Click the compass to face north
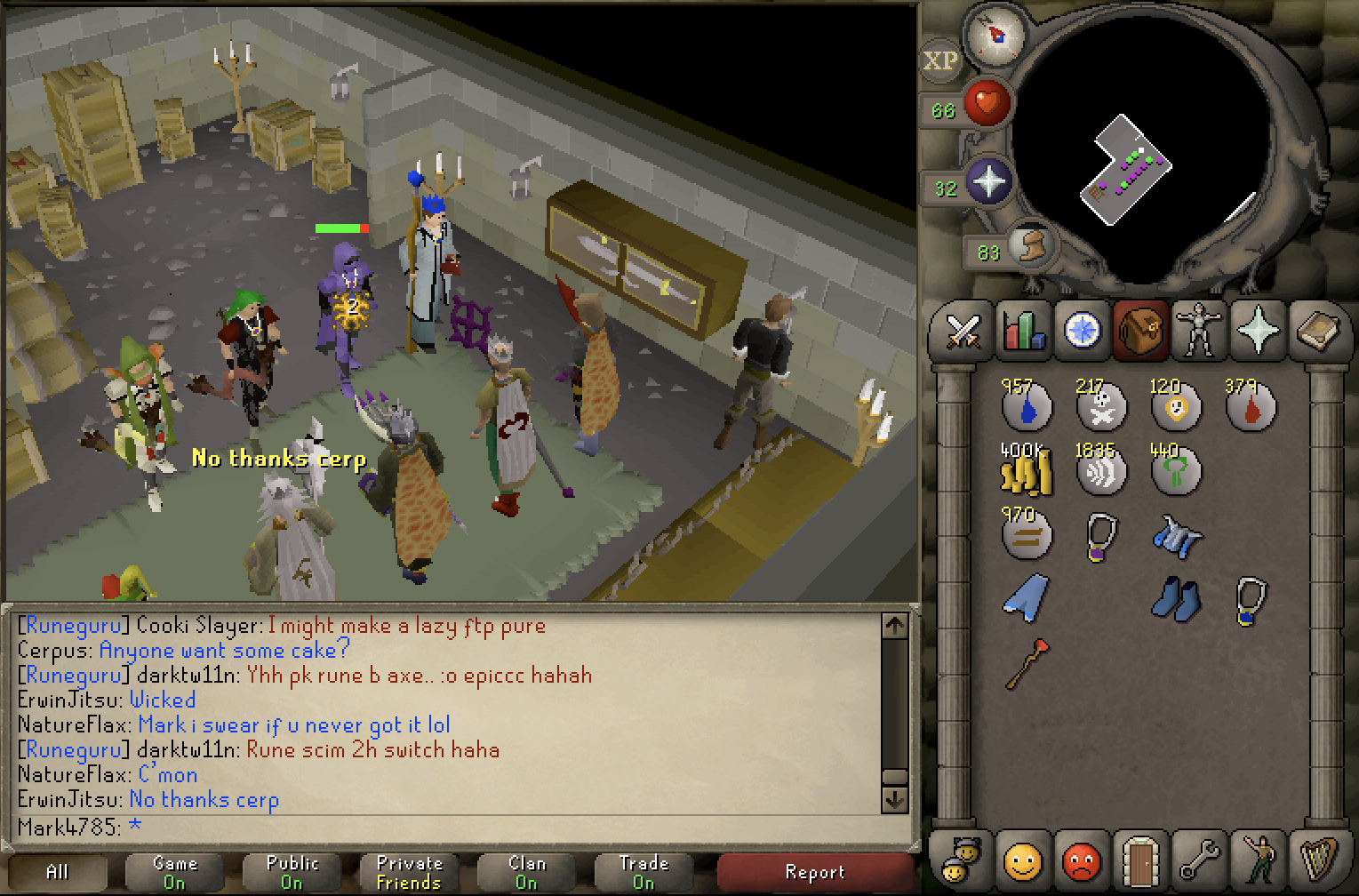Viewport: 1359px width, 896px height. point(995,36)
